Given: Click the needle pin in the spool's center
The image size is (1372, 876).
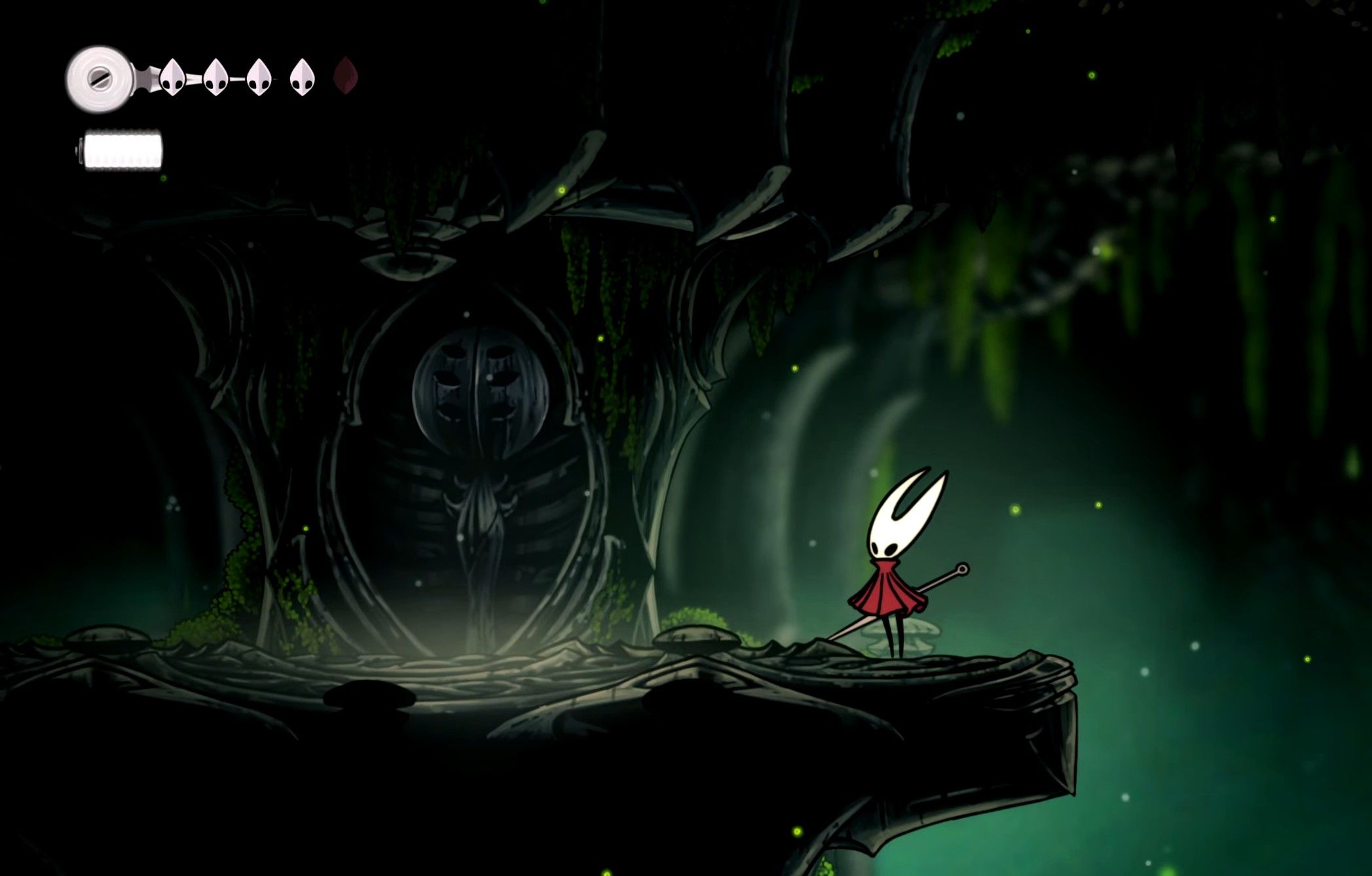Looking at the screenshot, I should [102, 79].
